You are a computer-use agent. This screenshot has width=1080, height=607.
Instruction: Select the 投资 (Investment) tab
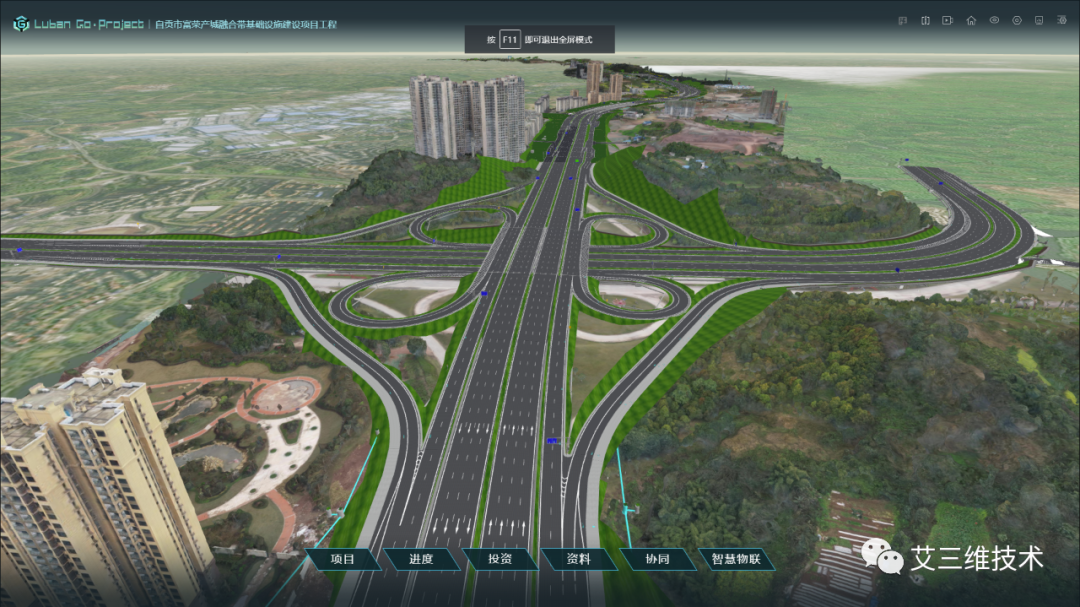[x=500, y=559]
